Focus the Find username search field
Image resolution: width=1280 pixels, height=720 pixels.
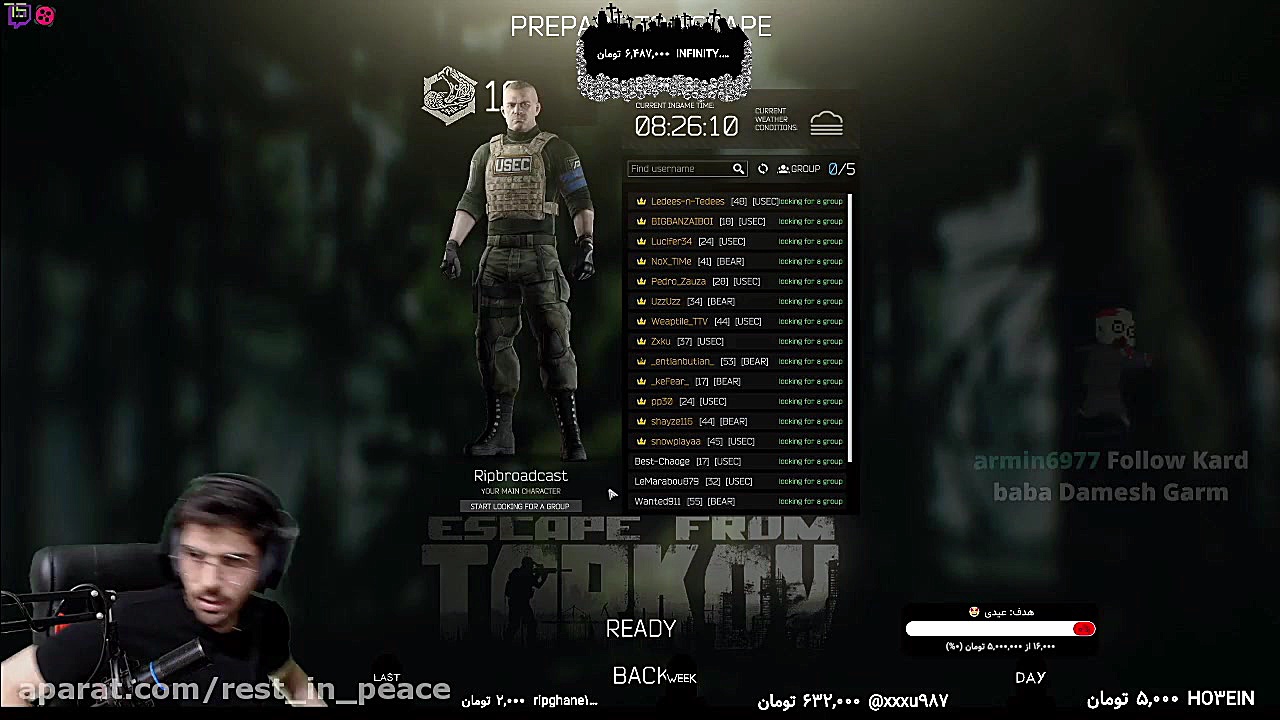click(680, 169)
